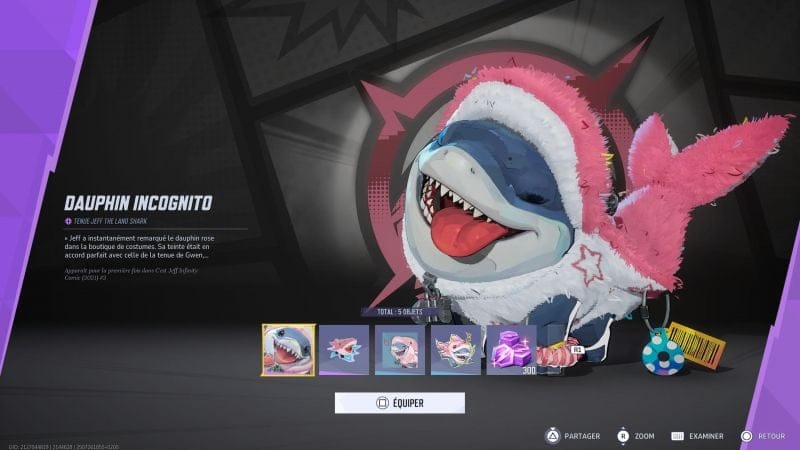The height and width of the screenshot is (450, 800).
Task: Click the Équiper button
Action: [x=399, y=403]
